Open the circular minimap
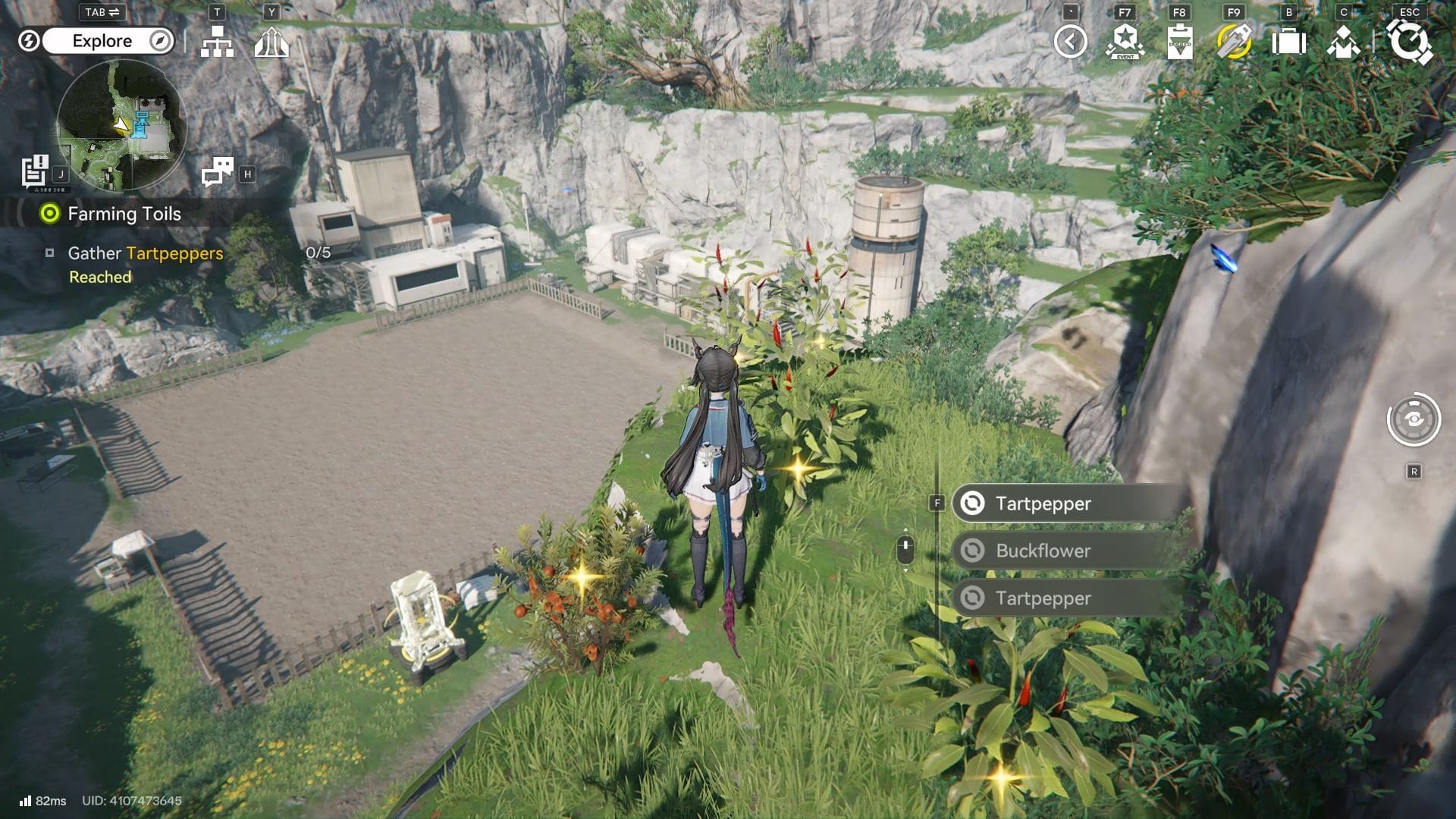 121,125
